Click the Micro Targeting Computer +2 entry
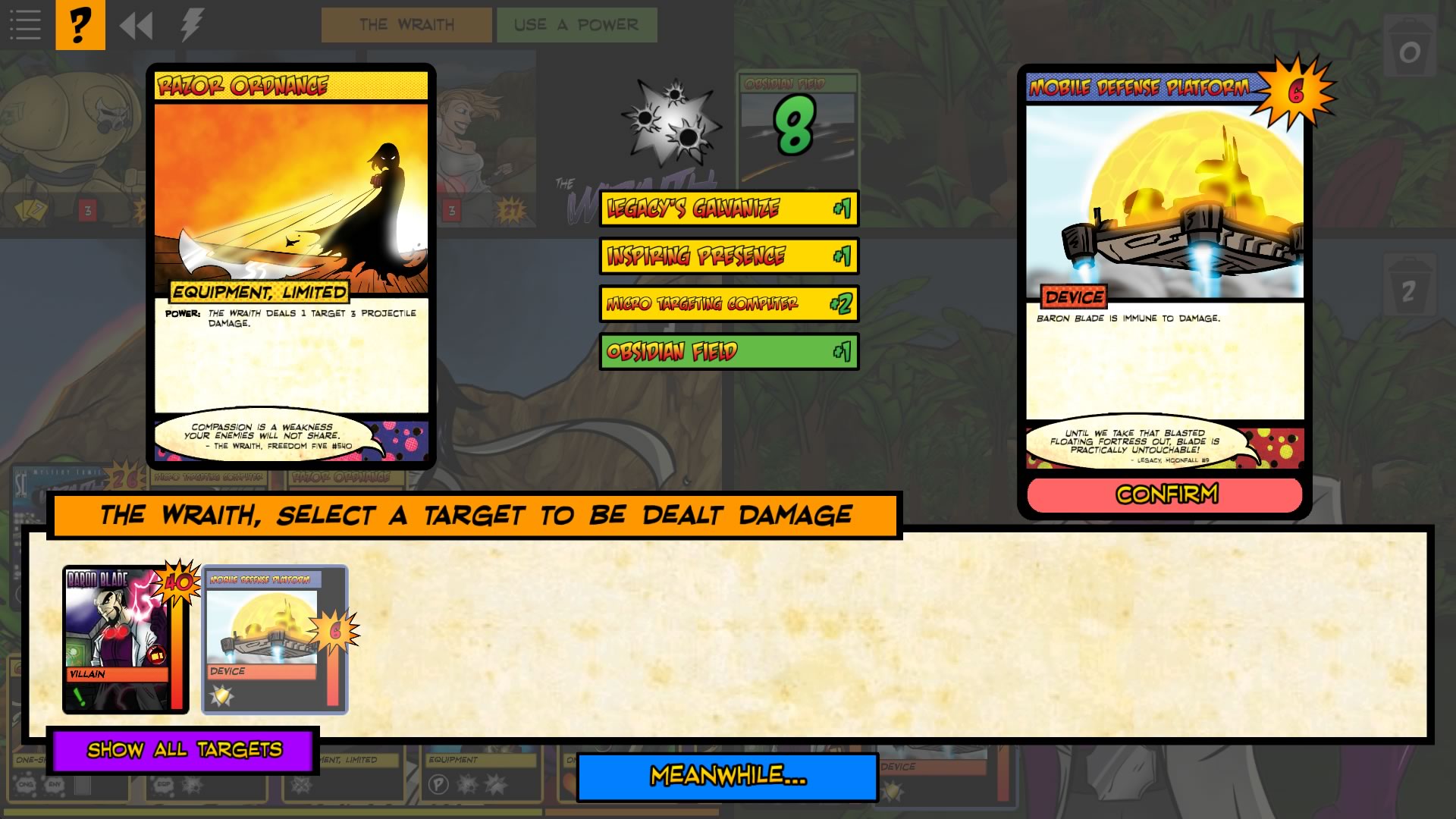 (727, 304)
